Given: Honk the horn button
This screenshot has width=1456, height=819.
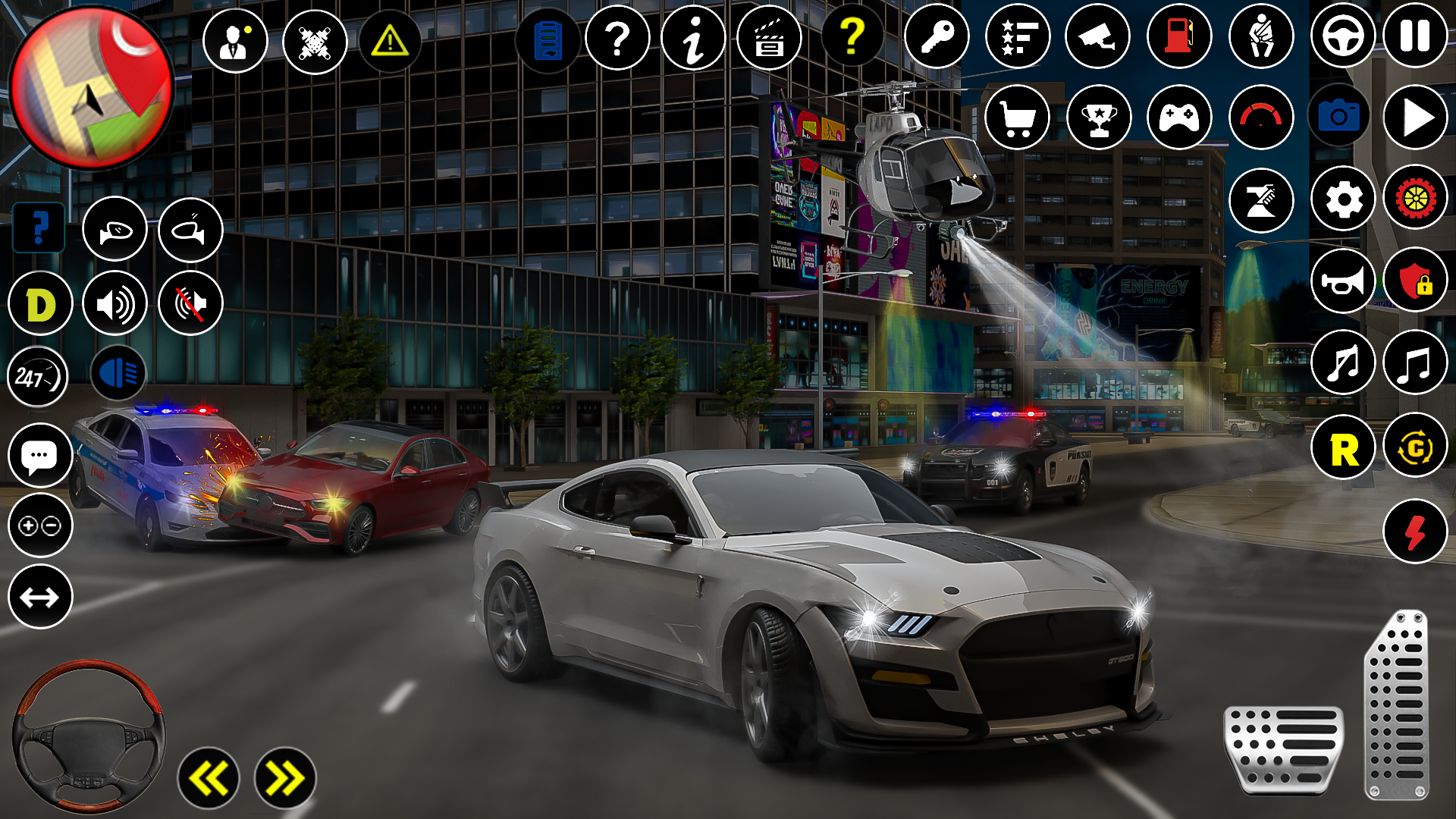Looking at the screenshot, I should pos(1343,281).
